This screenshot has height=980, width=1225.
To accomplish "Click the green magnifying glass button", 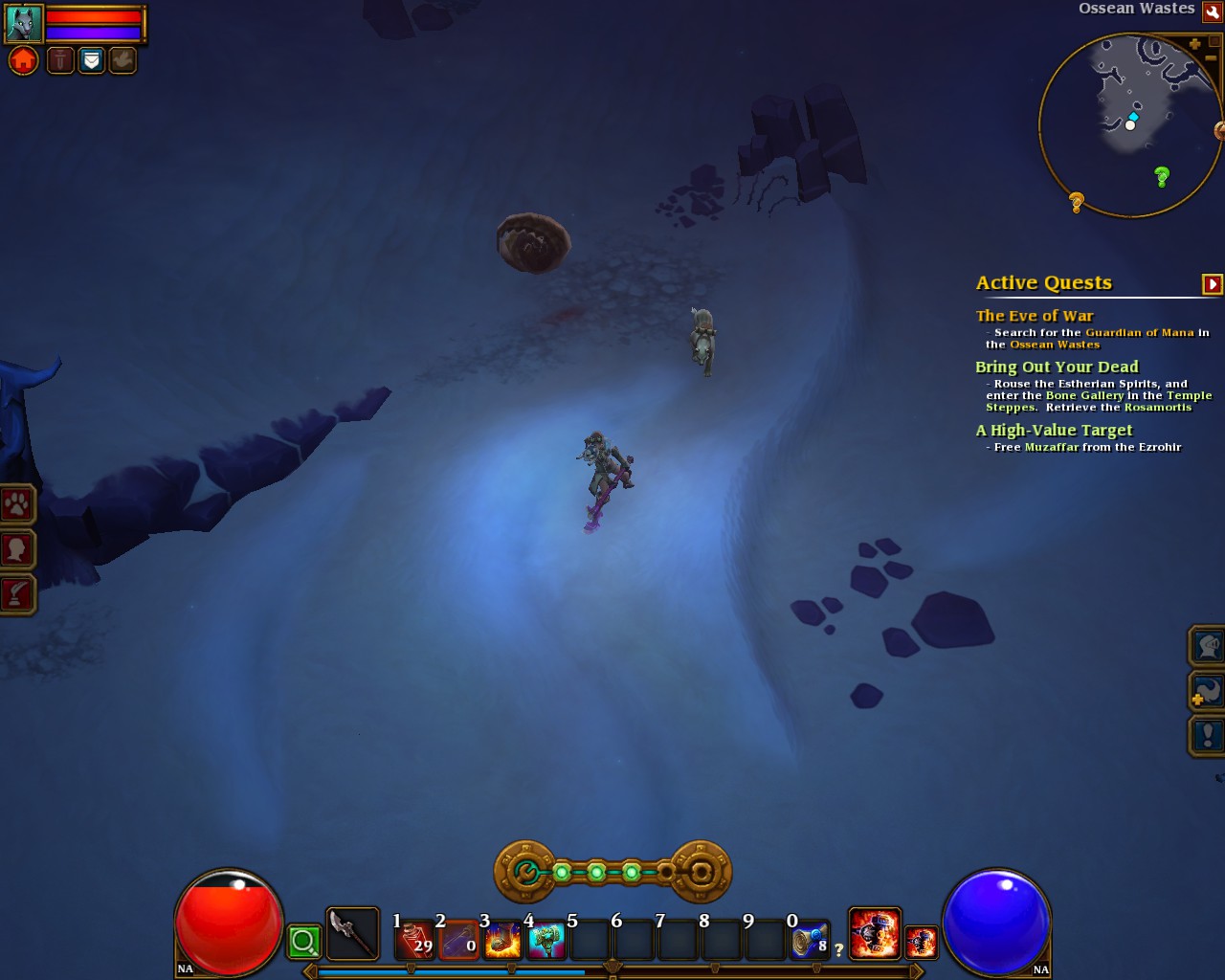I will [304, 942].
